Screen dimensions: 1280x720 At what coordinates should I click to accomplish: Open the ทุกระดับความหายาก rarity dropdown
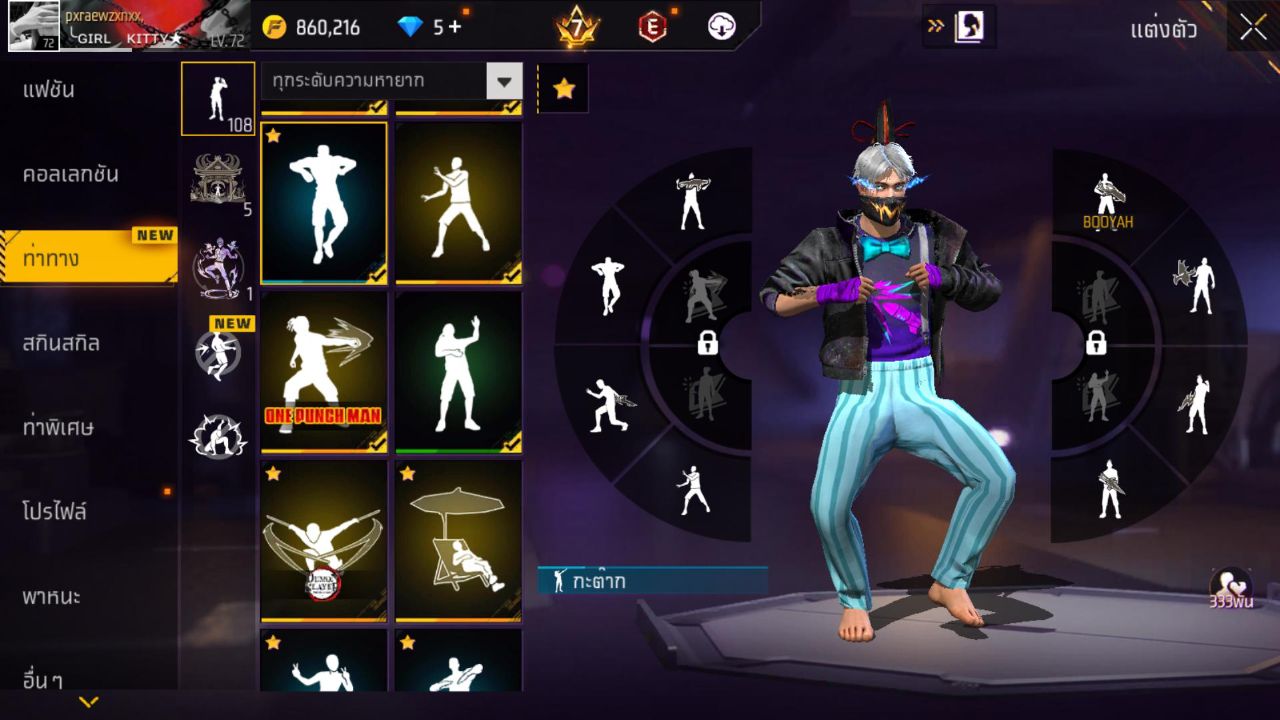coord(390,83)
